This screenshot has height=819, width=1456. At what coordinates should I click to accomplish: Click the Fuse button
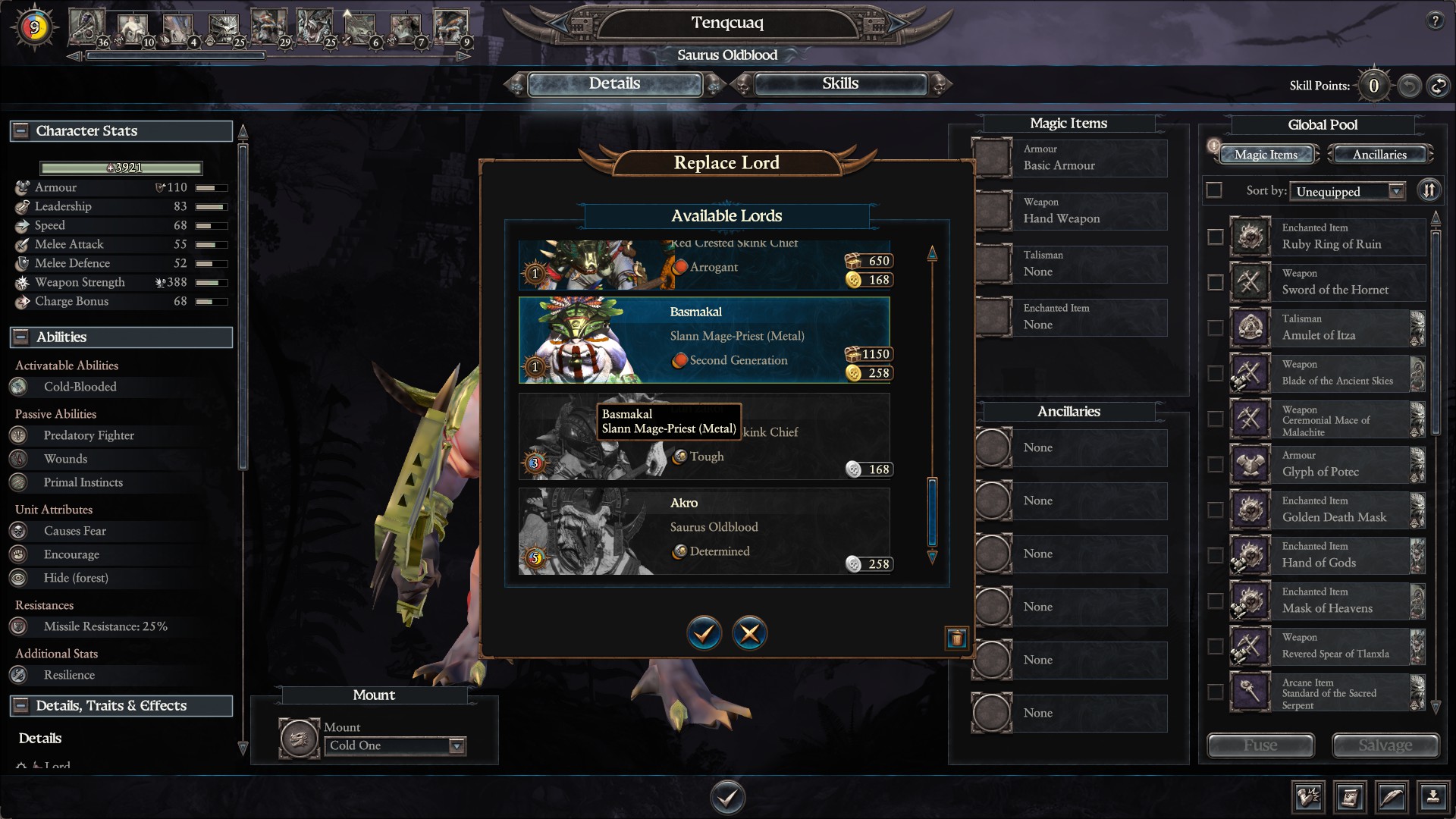[1260, 745]
